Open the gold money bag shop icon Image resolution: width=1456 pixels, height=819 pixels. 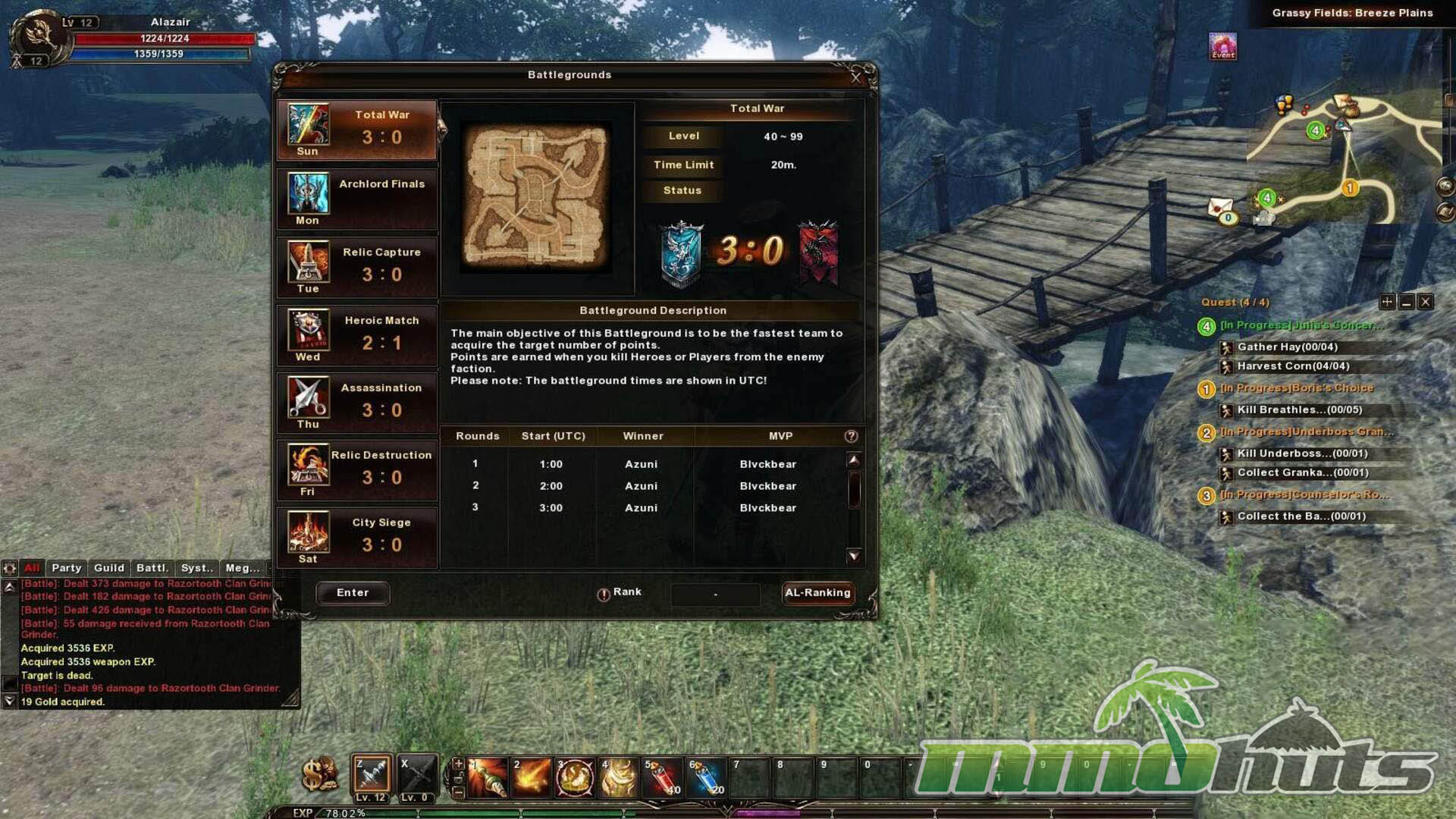(319, 774)
